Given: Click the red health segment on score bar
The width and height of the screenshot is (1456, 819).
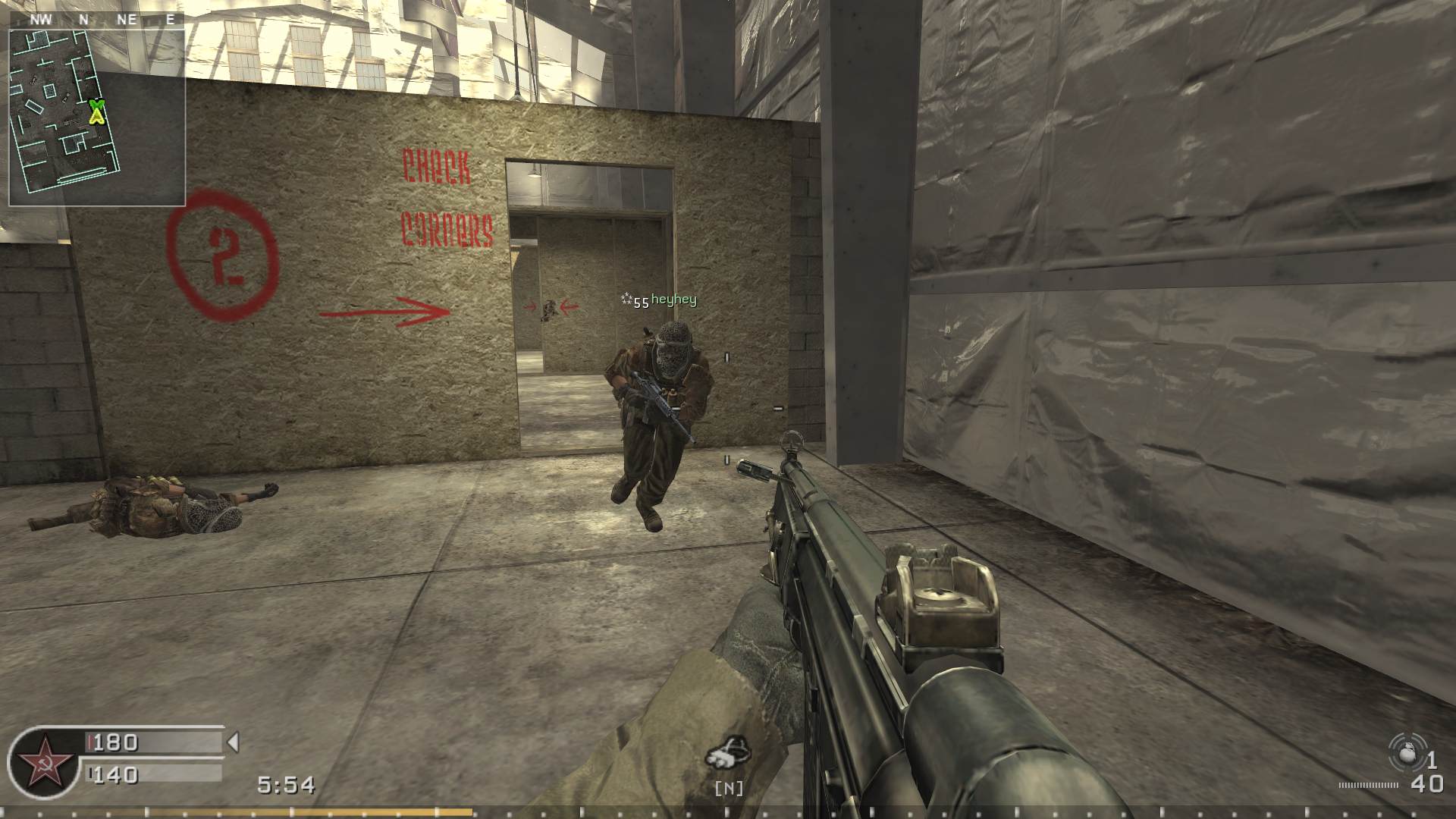Looking at the screenshot, I should pos(89,743).
